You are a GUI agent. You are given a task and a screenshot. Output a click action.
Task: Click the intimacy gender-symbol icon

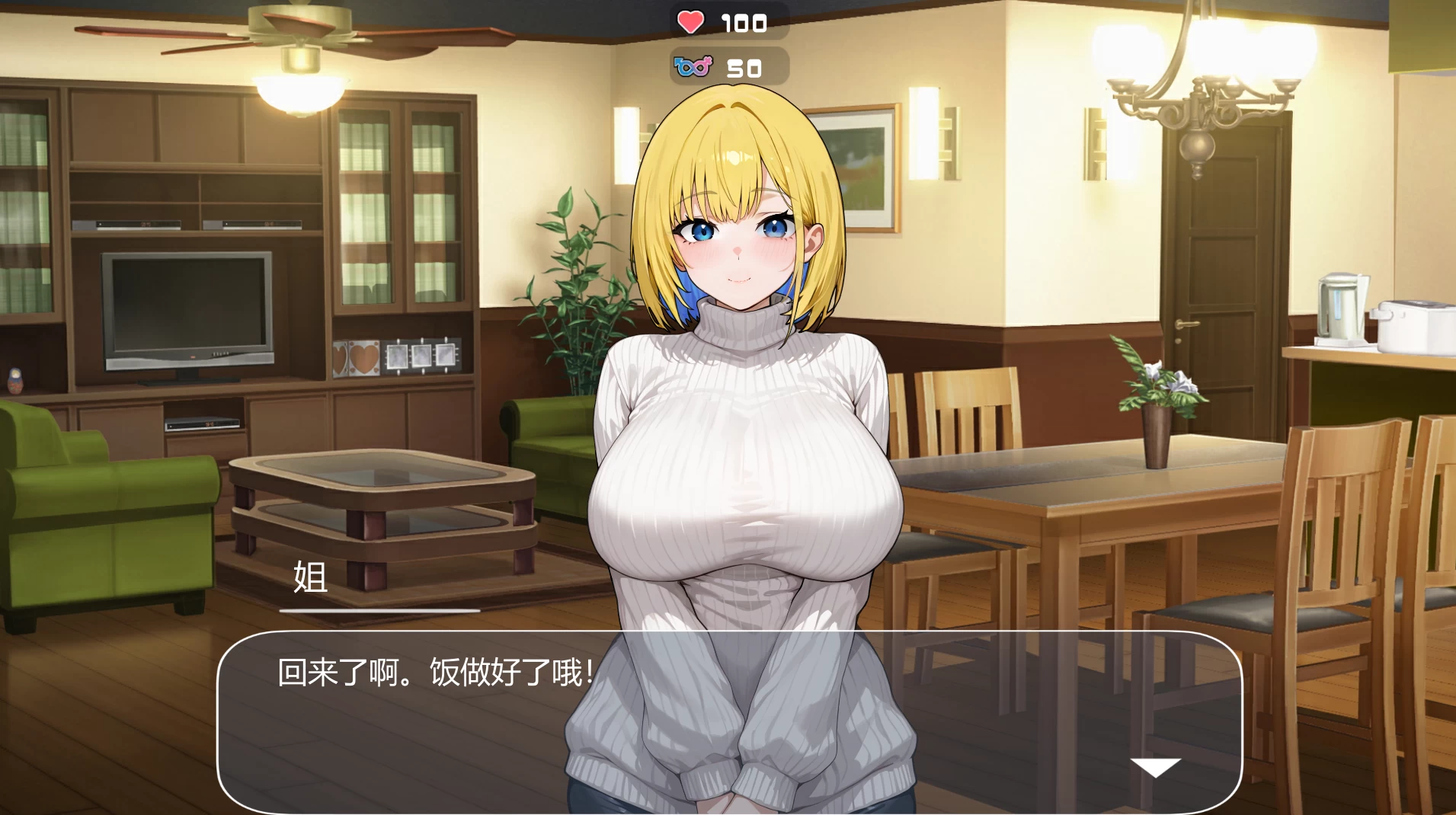click(x=694, y=67)
